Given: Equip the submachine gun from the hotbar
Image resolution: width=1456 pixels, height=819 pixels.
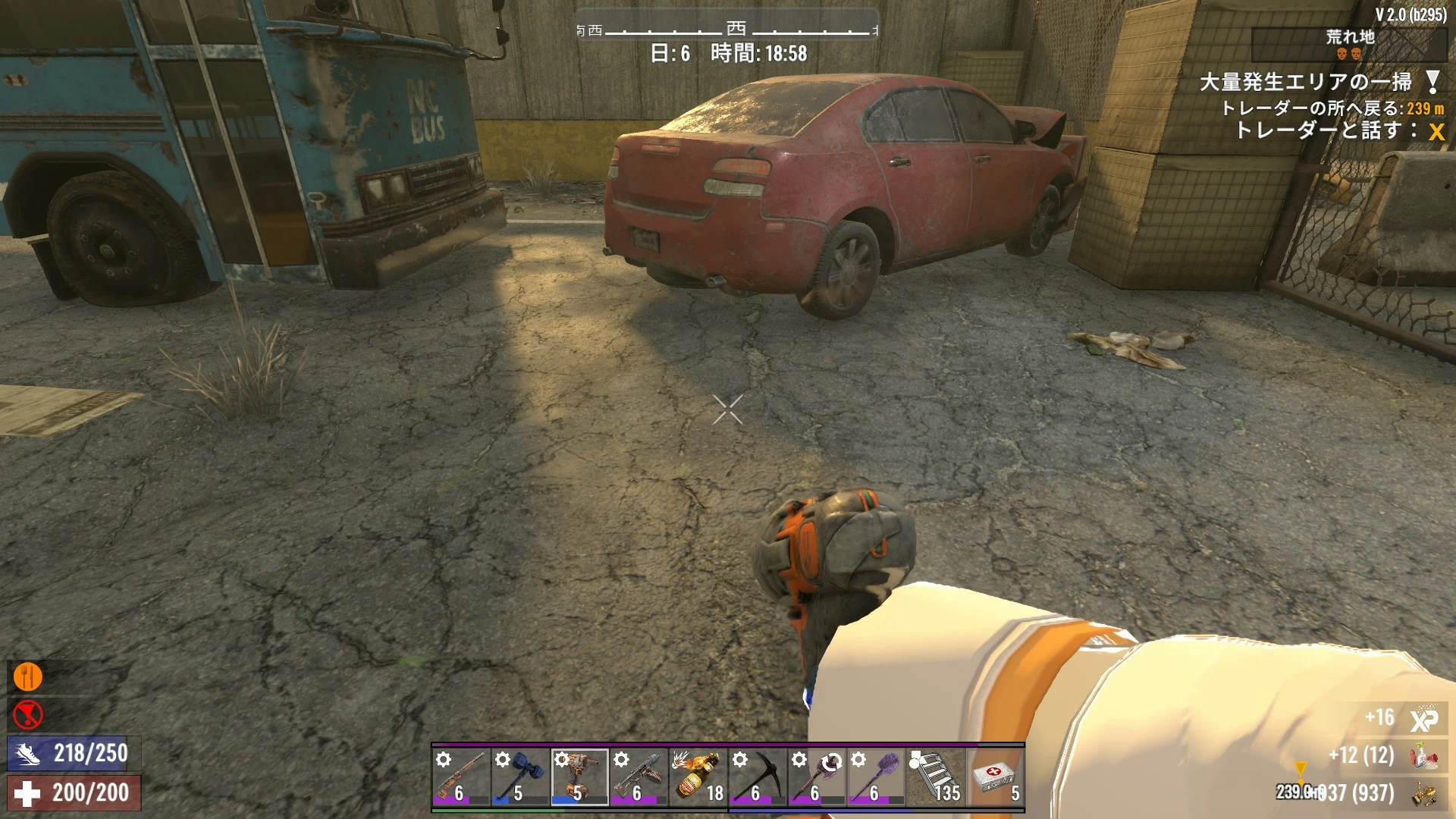Looking at the screenshot, I should pos(638,777).
